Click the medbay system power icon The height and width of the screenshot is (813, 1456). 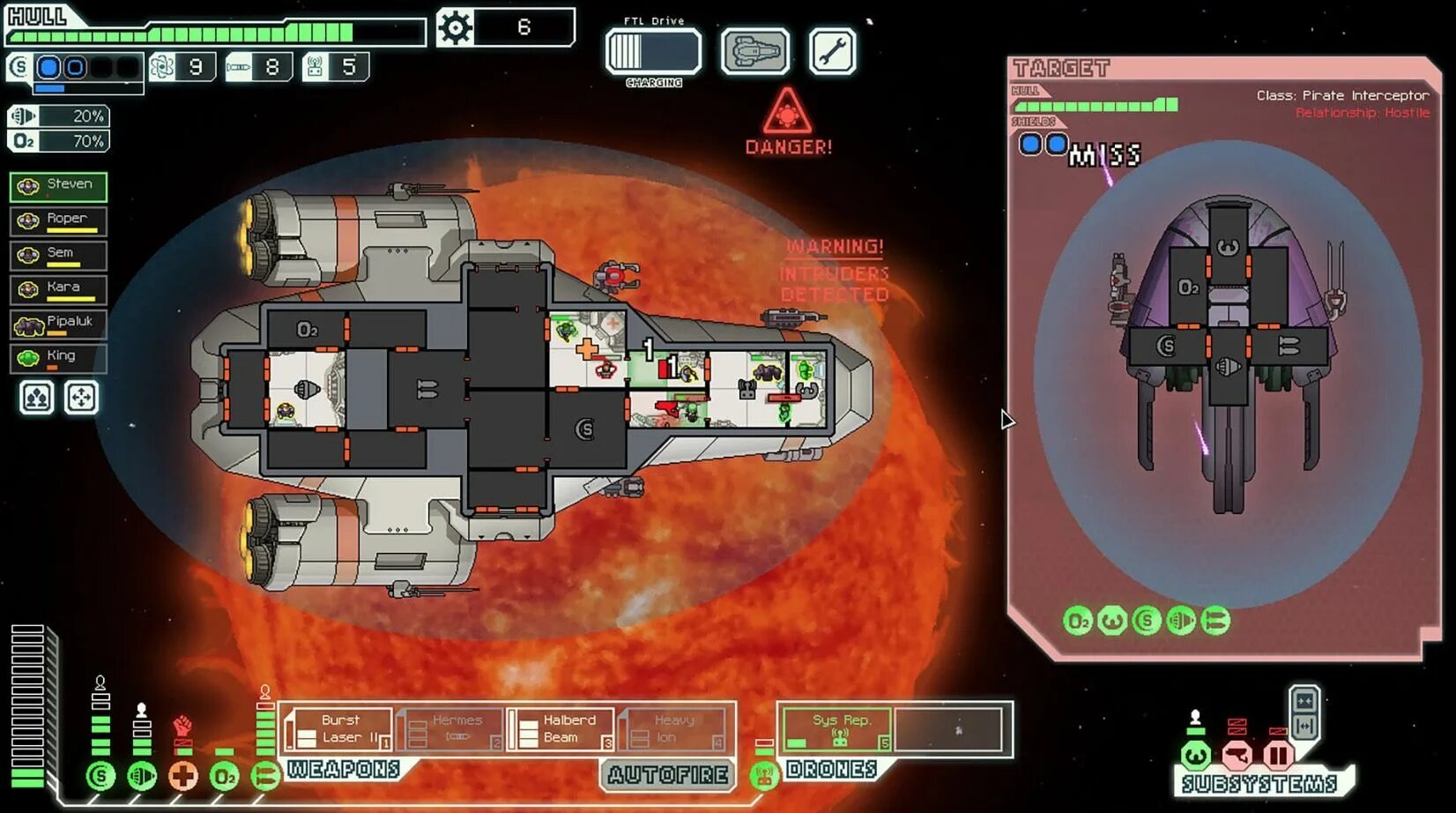(183, 776)
